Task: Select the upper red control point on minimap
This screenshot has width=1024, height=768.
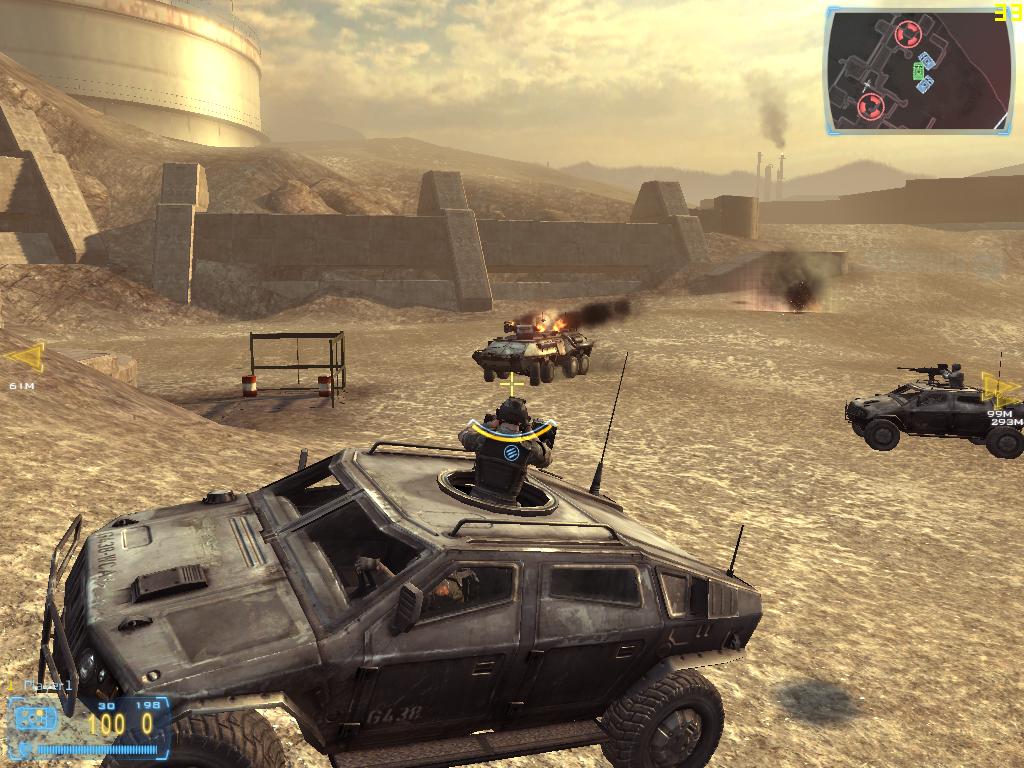Action: (907, 35)
